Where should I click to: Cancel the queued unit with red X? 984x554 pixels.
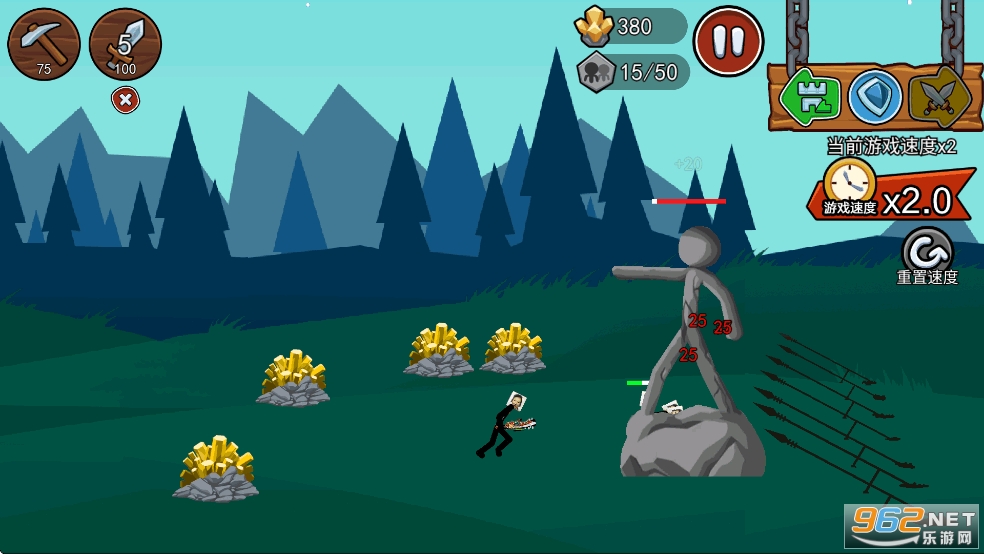pos(125,100)
